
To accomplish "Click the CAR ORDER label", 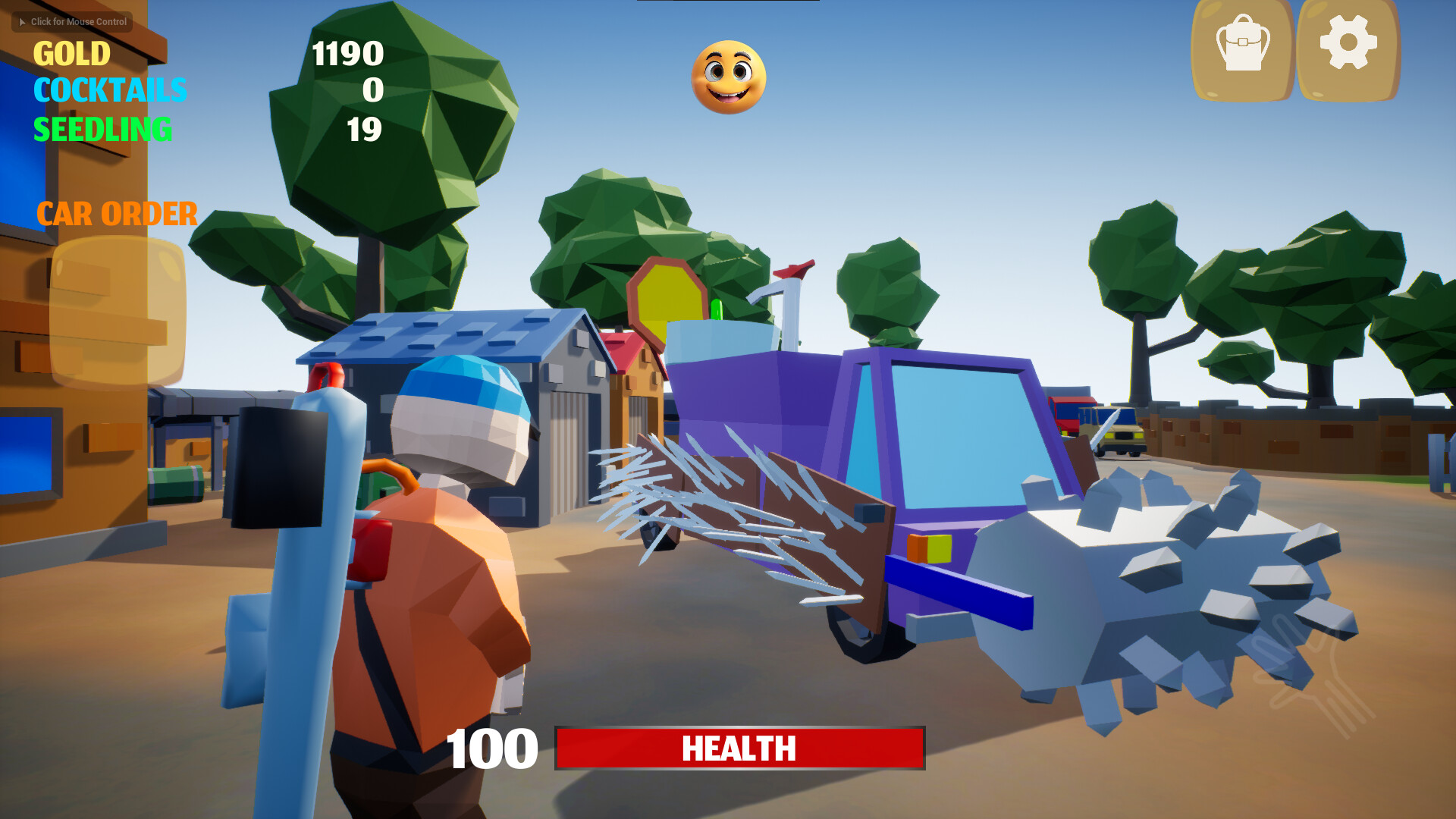I will click(x=118, y=215).
